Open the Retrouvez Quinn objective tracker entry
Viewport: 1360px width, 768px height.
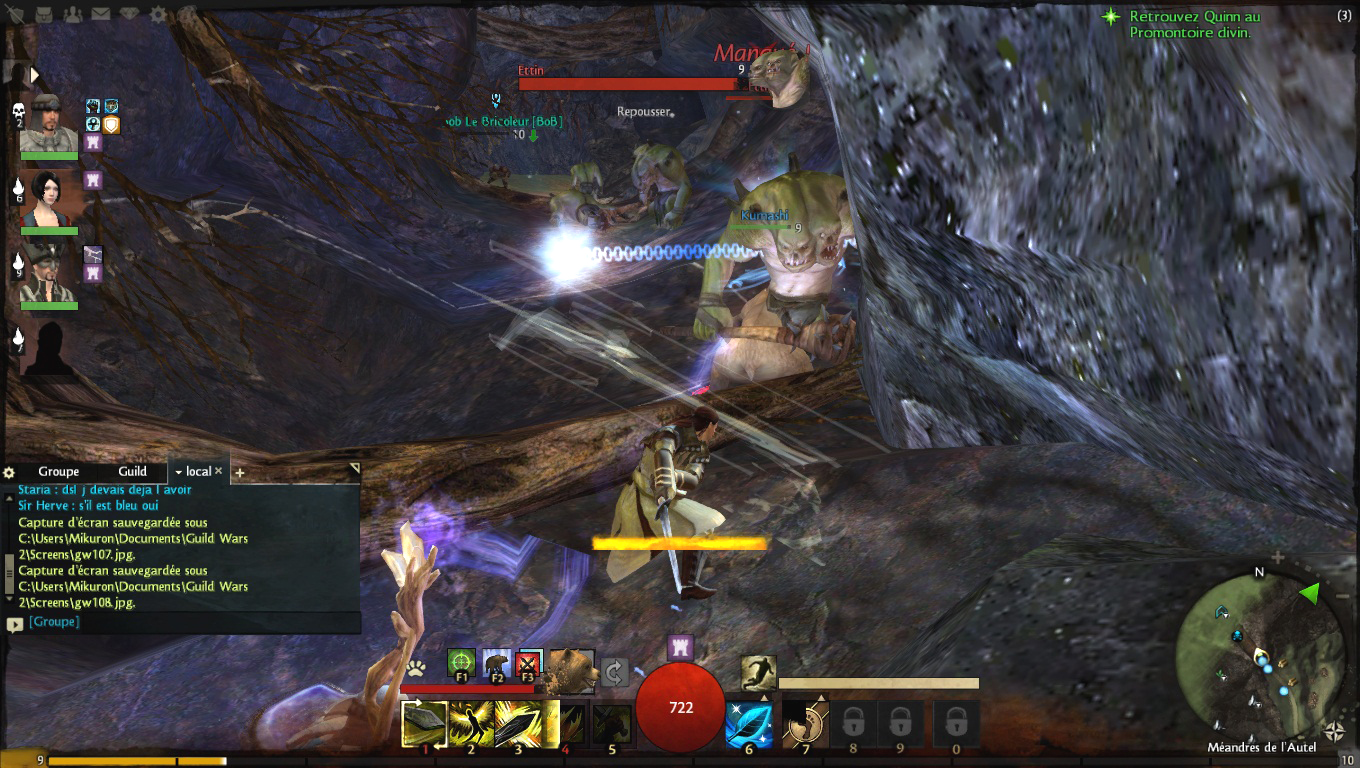tap(1195, 24)
